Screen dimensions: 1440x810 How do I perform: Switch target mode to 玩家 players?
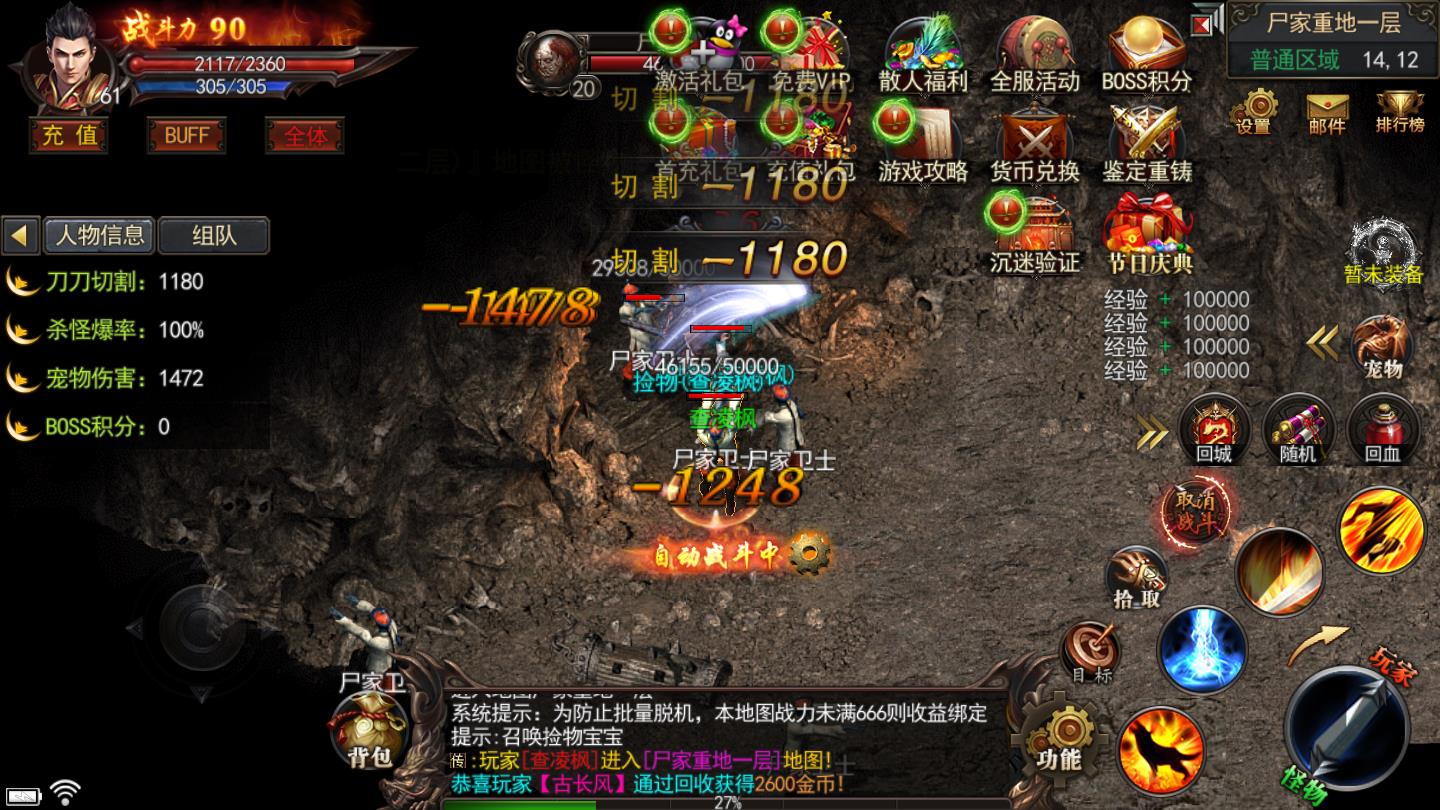coord(1397,662)
